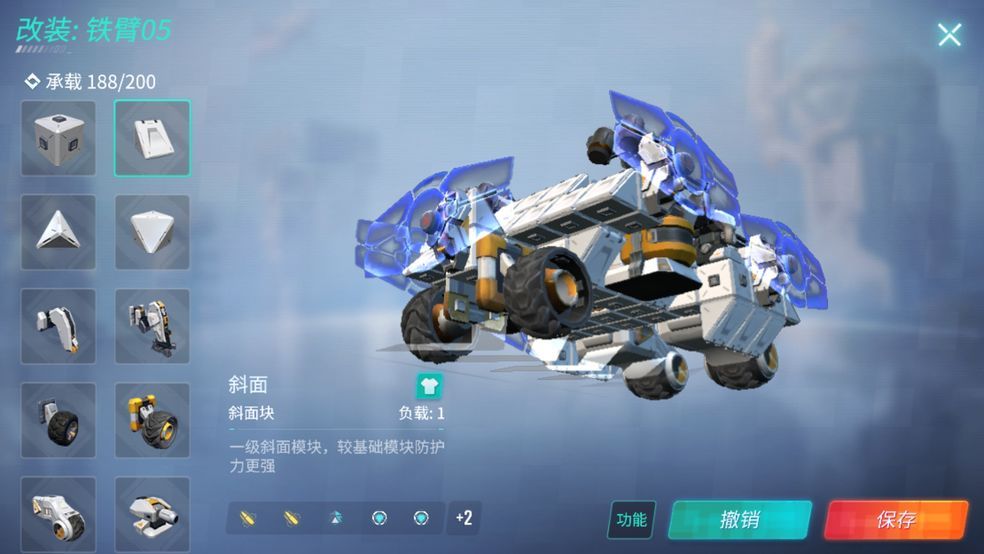This screenshot has height=554, width=984.
Task: Close the modification screen with the X
Action: [949, 35]
